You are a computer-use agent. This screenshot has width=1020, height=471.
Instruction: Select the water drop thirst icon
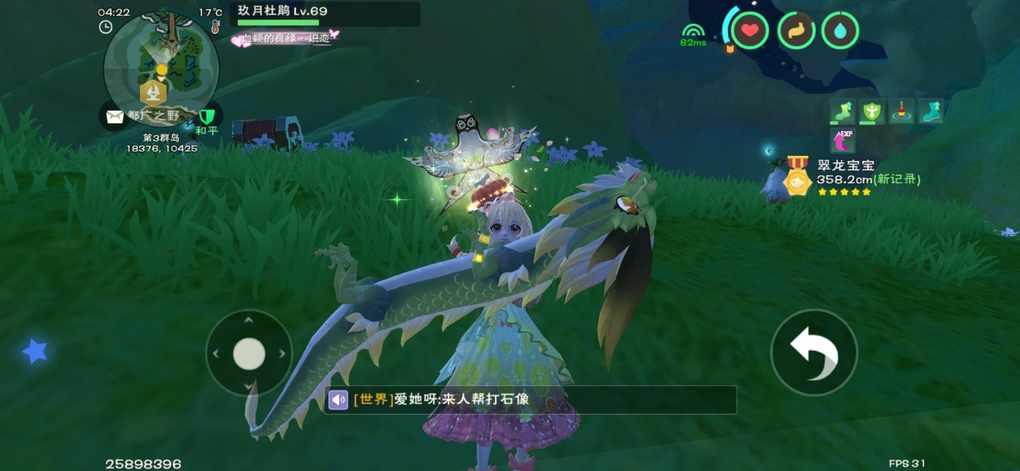840,30
